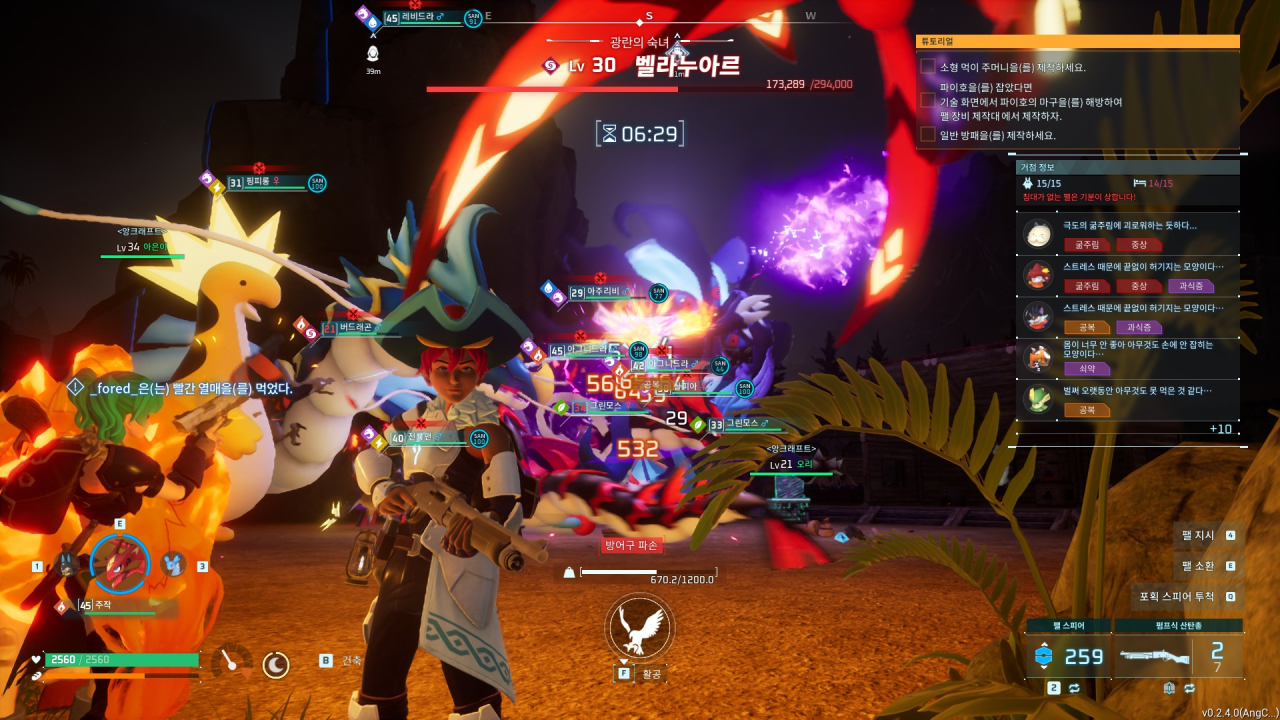1280x720 pixels.
Task: Switch to the blue mouse pal icon
Action: point(173,565)
